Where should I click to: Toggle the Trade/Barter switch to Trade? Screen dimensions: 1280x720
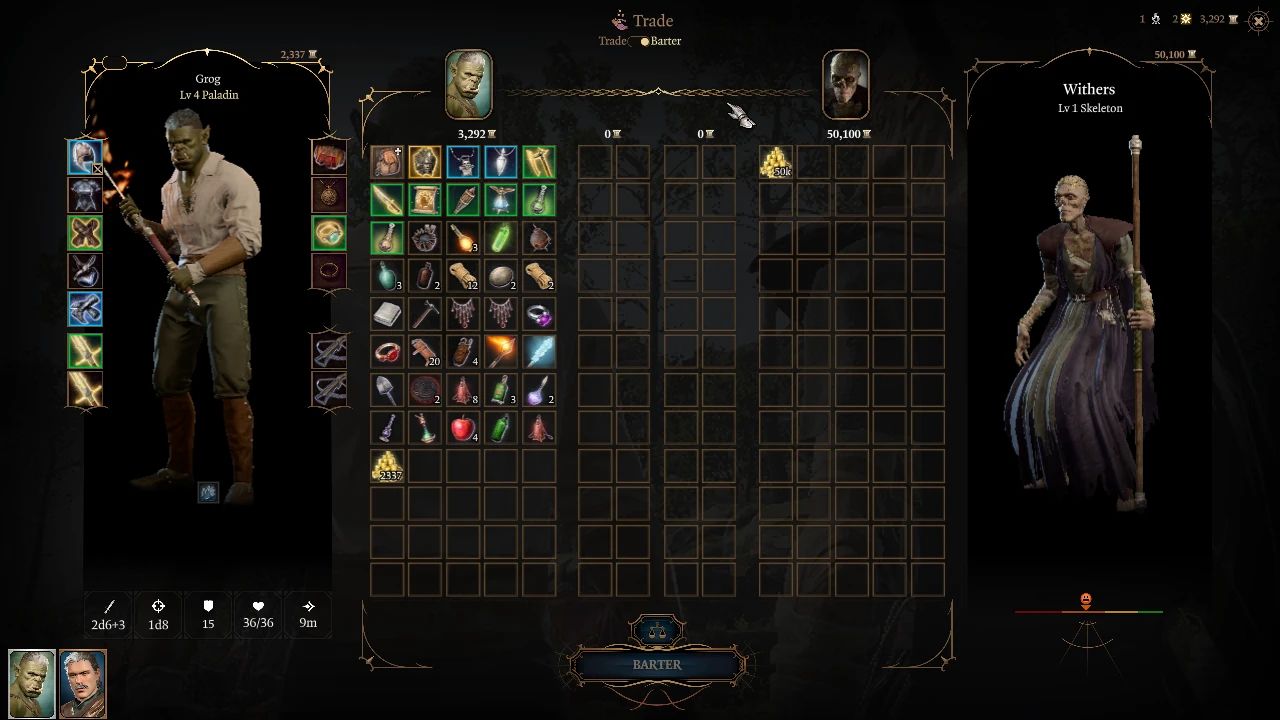pos(640,41)
